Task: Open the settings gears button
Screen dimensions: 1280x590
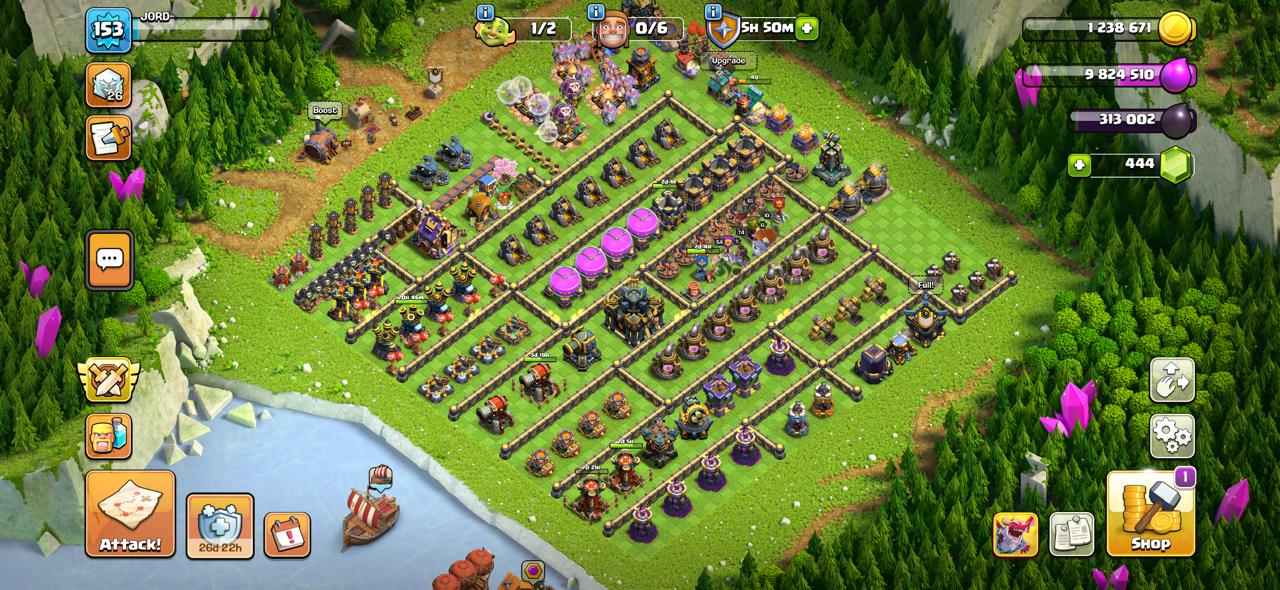Action: tap(1172, 435)
